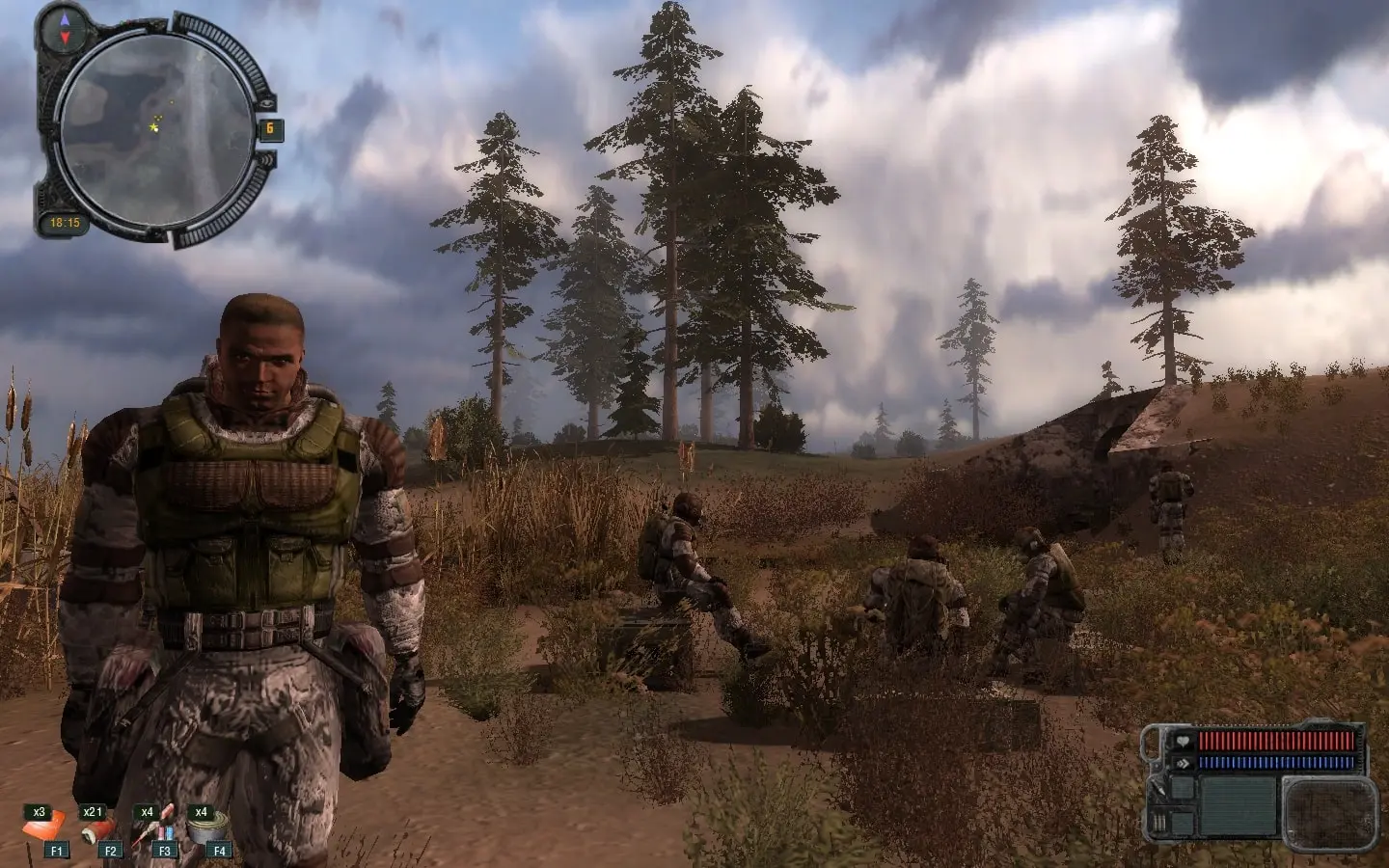Use the orange medkit in slot F1
Viewport: 1389px width, 868px height.
coord(44,827)
